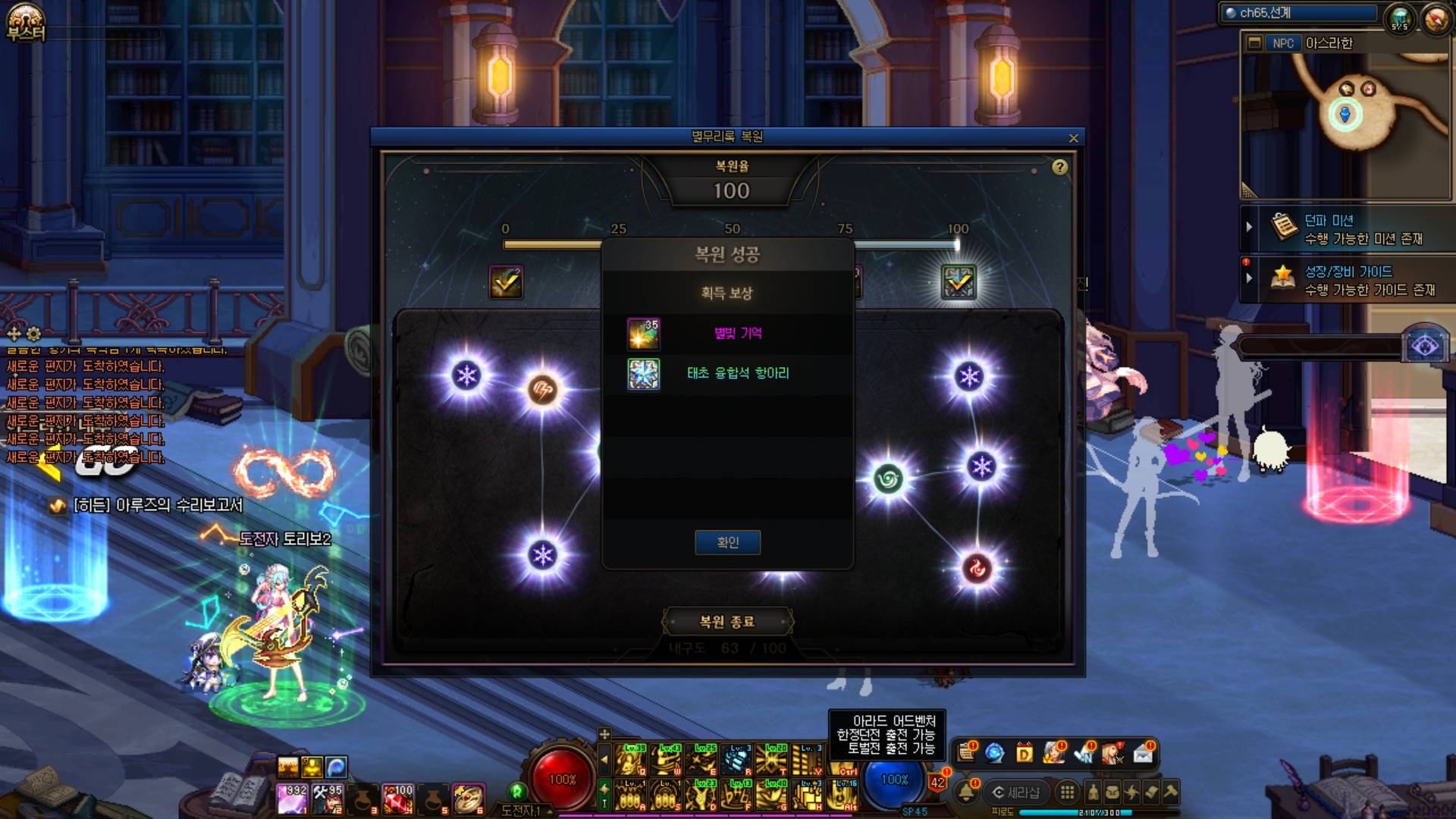Select the 태초 융합석 항아리 reward icon
Viewport: 1456px width, 819px height.
(644, 374)
